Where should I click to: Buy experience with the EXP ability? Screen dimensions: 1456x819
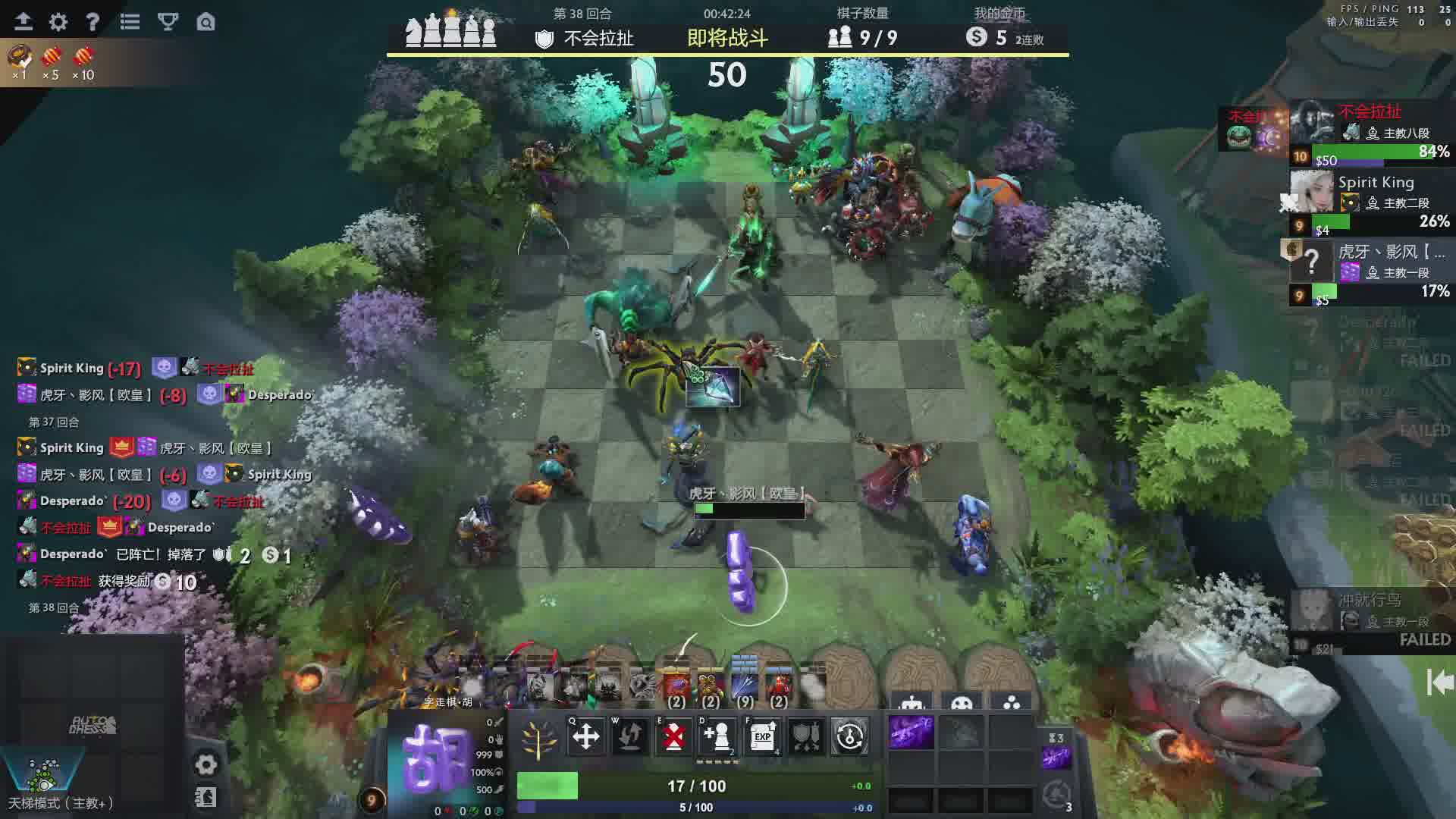pyautogui.click(x=762, y=736)
